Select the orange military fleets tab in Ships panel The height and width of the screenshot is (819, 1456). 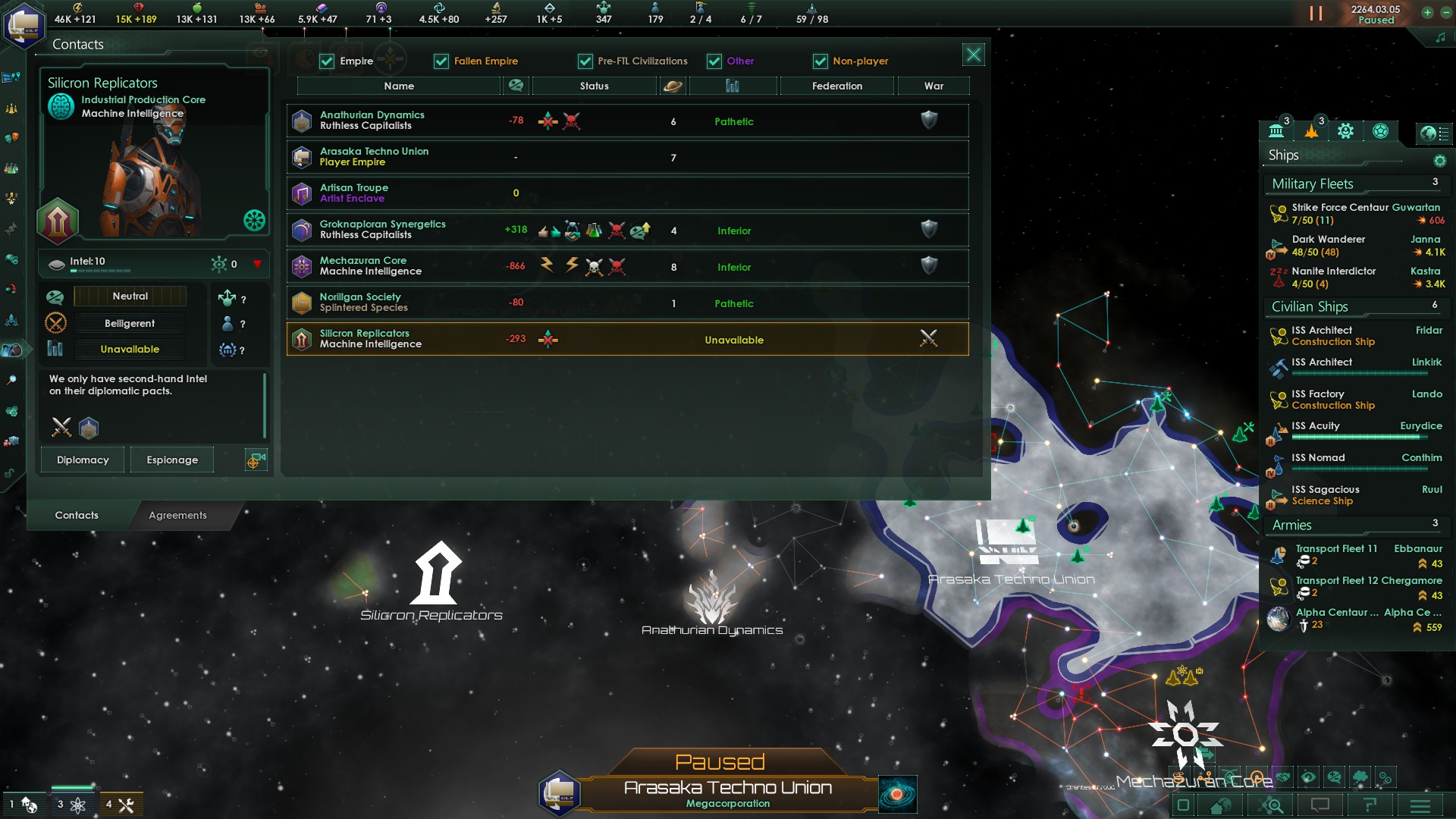[1311, 131]
